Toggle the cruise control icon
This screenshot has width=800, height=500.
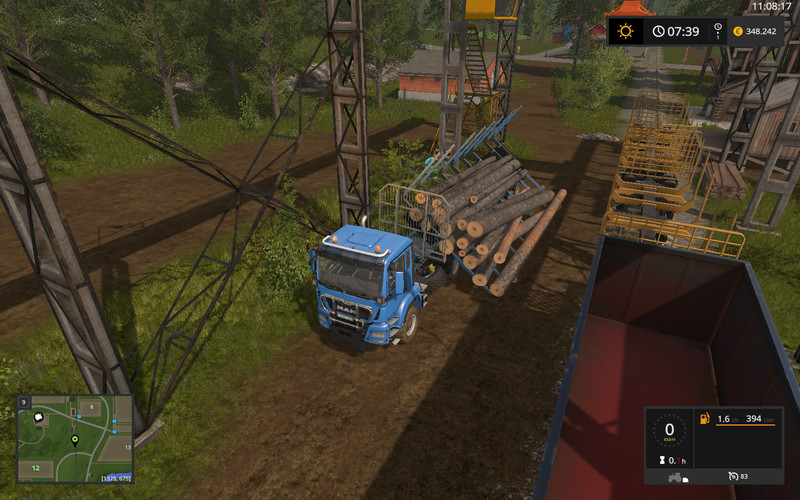[734, 474]
